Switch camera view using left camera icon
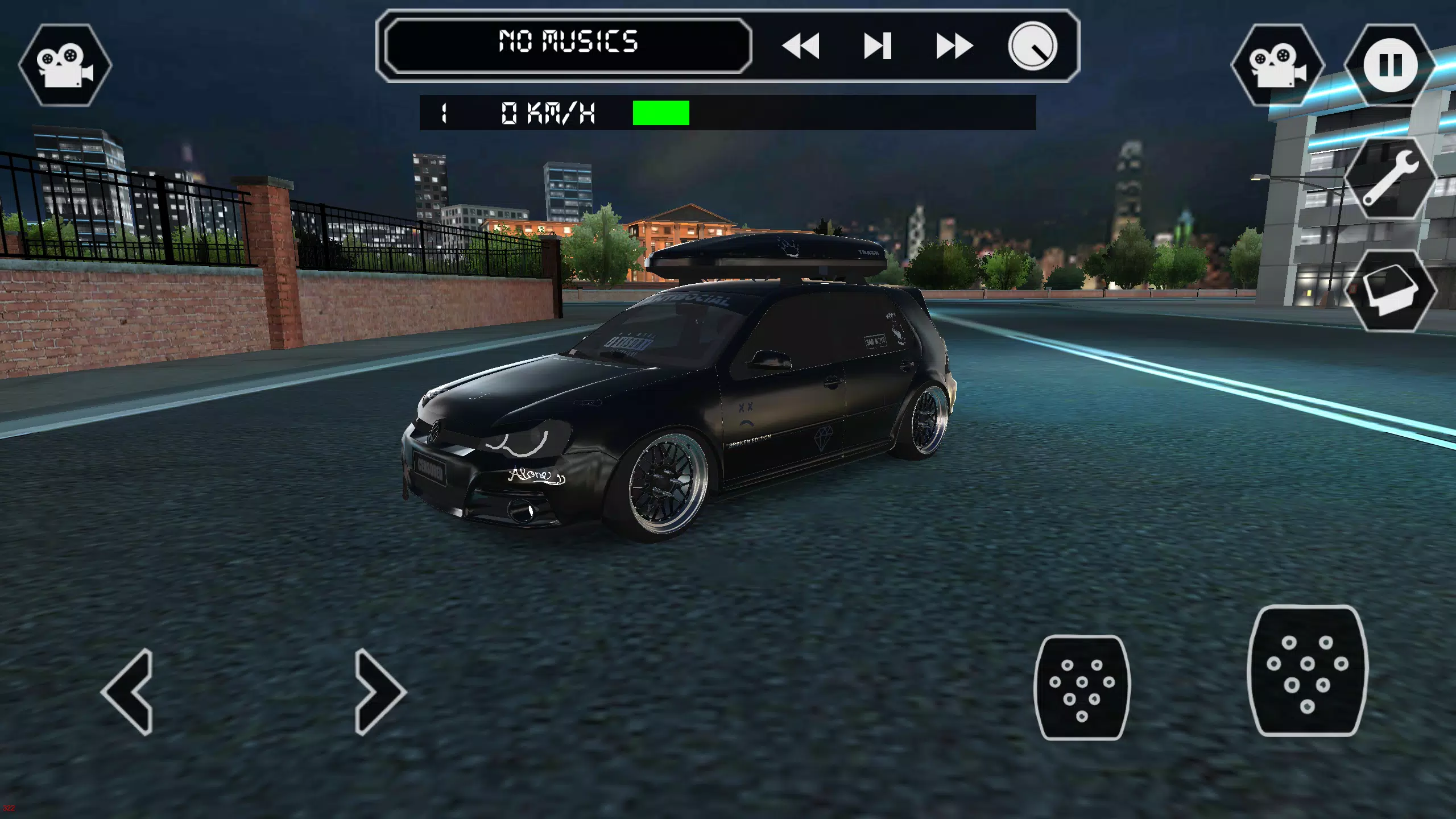Image resolution: width=1456 pixels, height=819 pixels. pyautogui.click(x=64, y=63)
